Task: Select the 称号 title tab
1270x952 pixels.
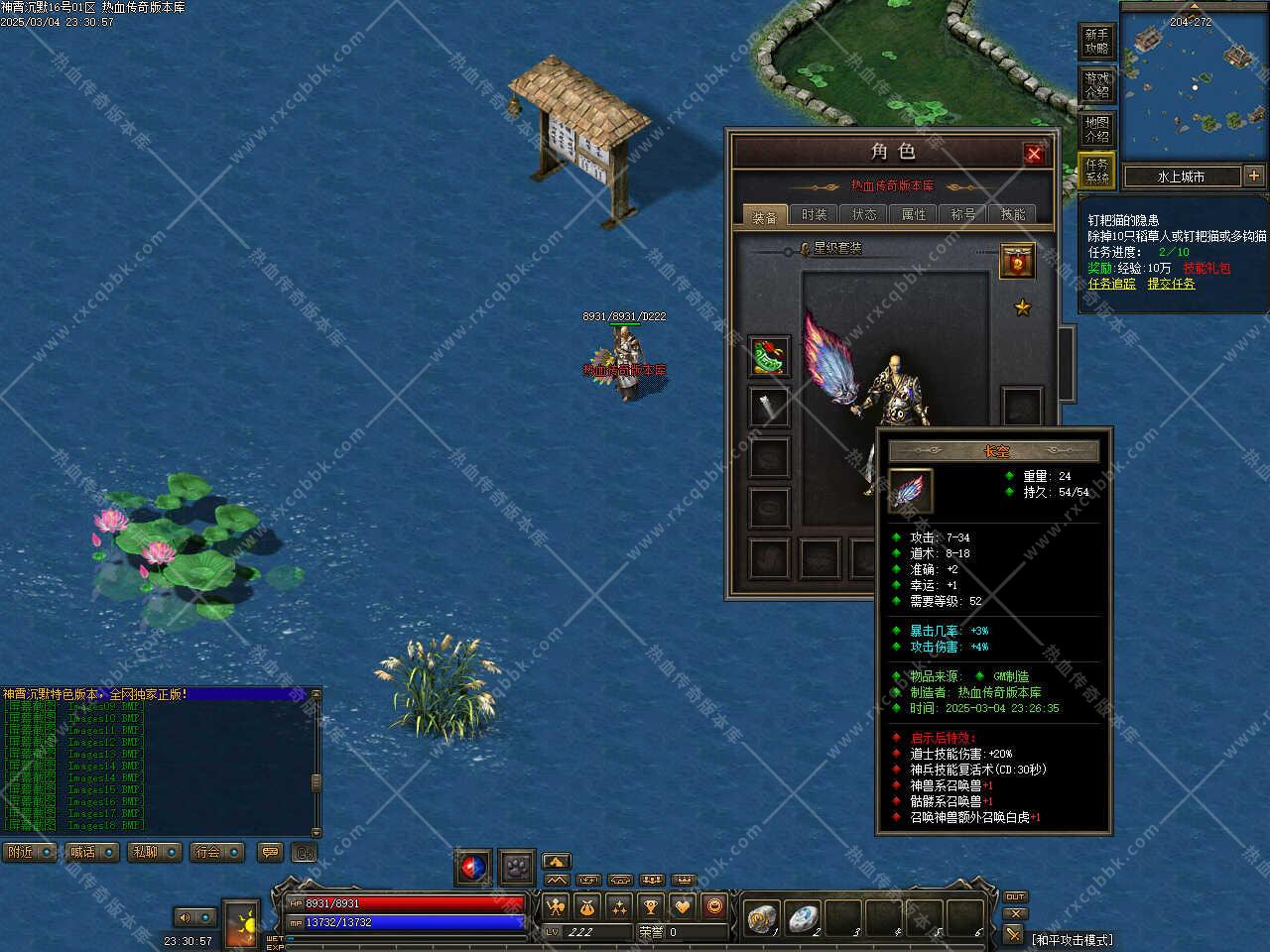Action: pyautogui.click(x=963, y=214)
